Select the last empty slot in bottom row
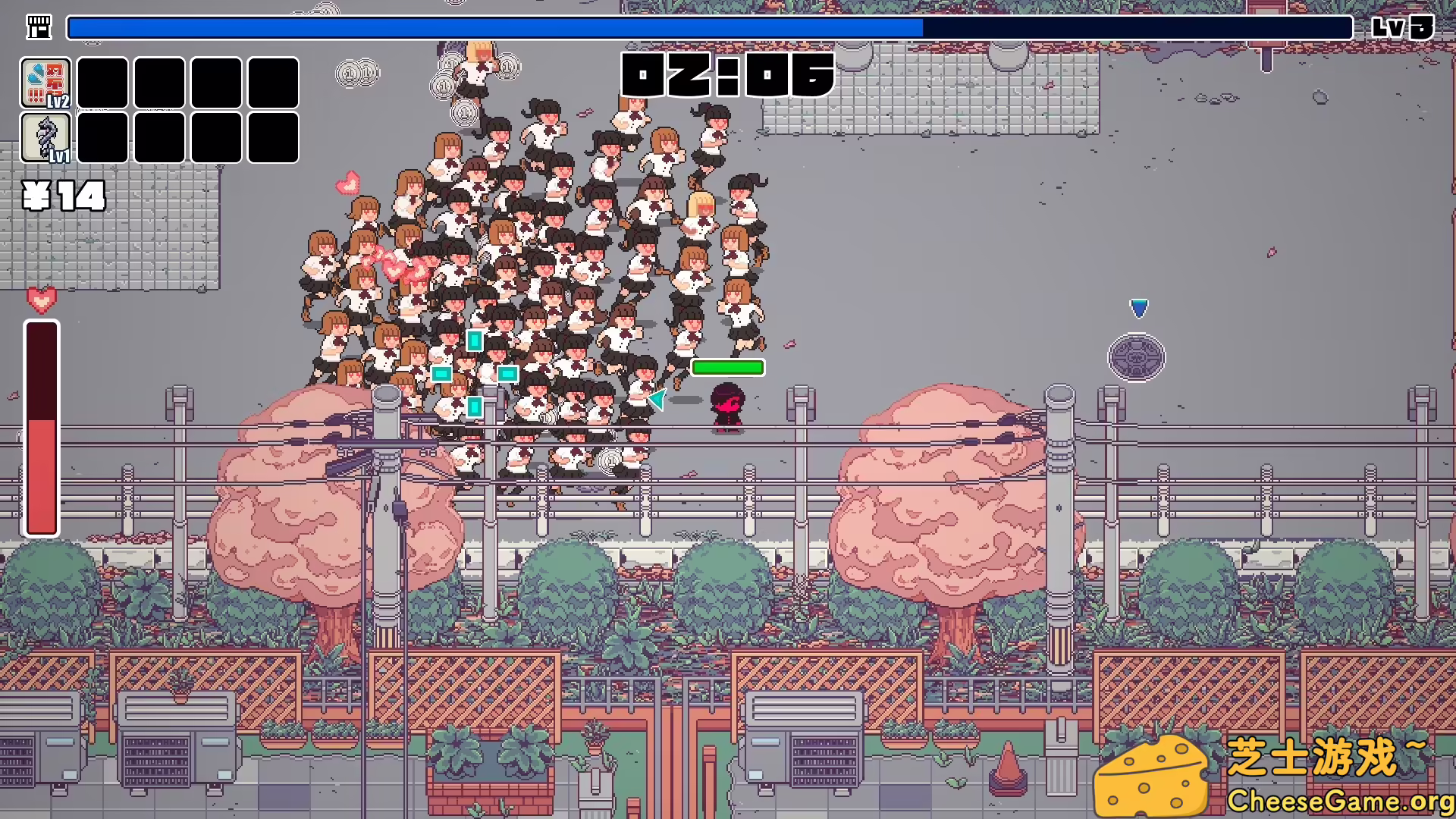This screenshot has height=819, width=1456. [x=272, y=139]
